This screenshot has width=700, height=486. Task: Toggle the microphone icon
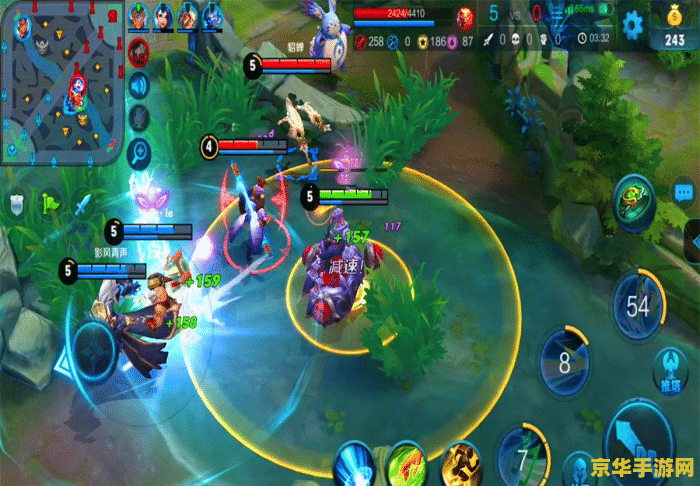click(140, 118)
